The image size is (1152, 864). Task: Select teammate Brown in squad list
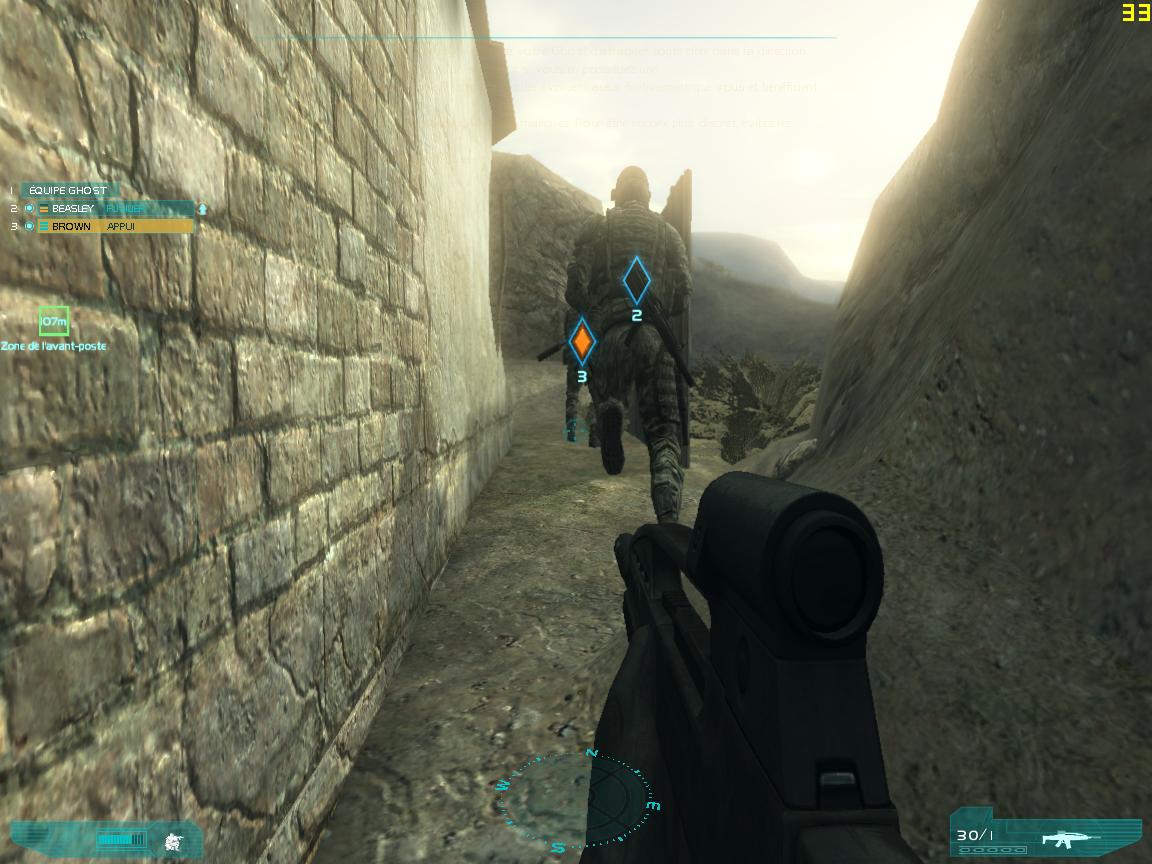(71, 227)
